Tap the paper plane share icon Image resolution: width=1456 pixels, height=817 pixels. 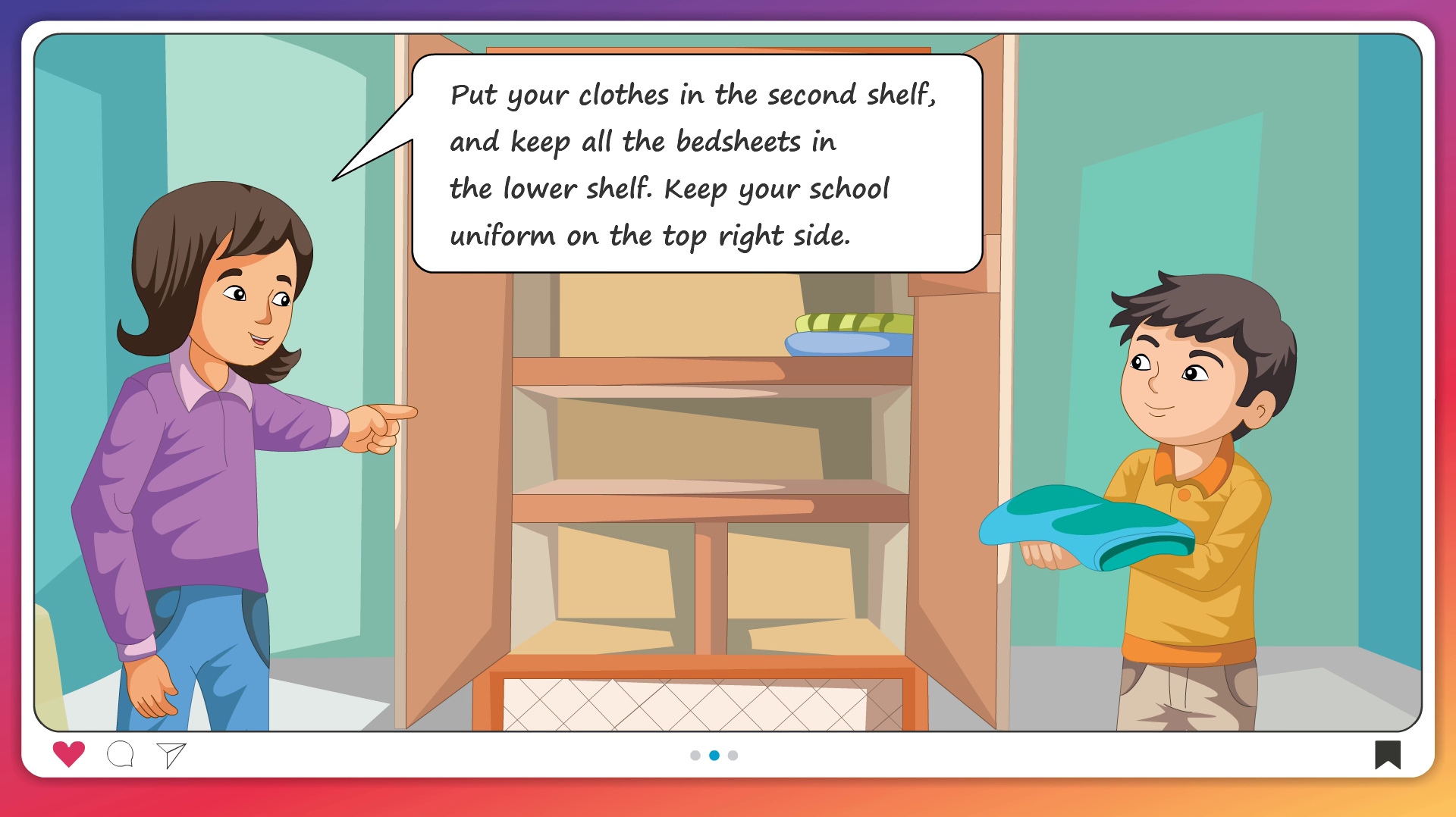coord(171,755)
